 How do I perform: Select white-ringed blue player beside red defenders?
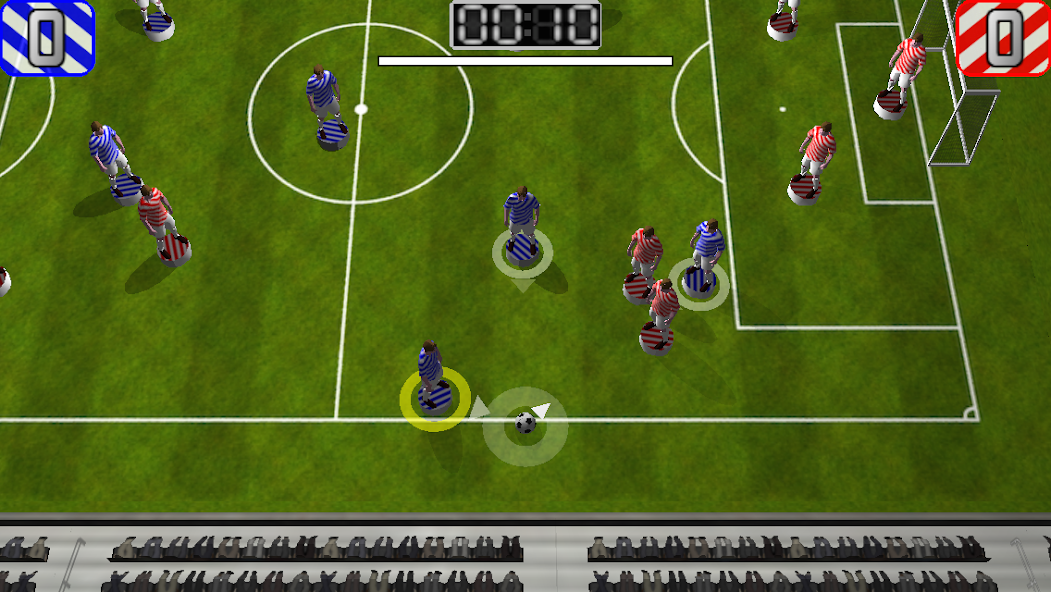[699, 282]
